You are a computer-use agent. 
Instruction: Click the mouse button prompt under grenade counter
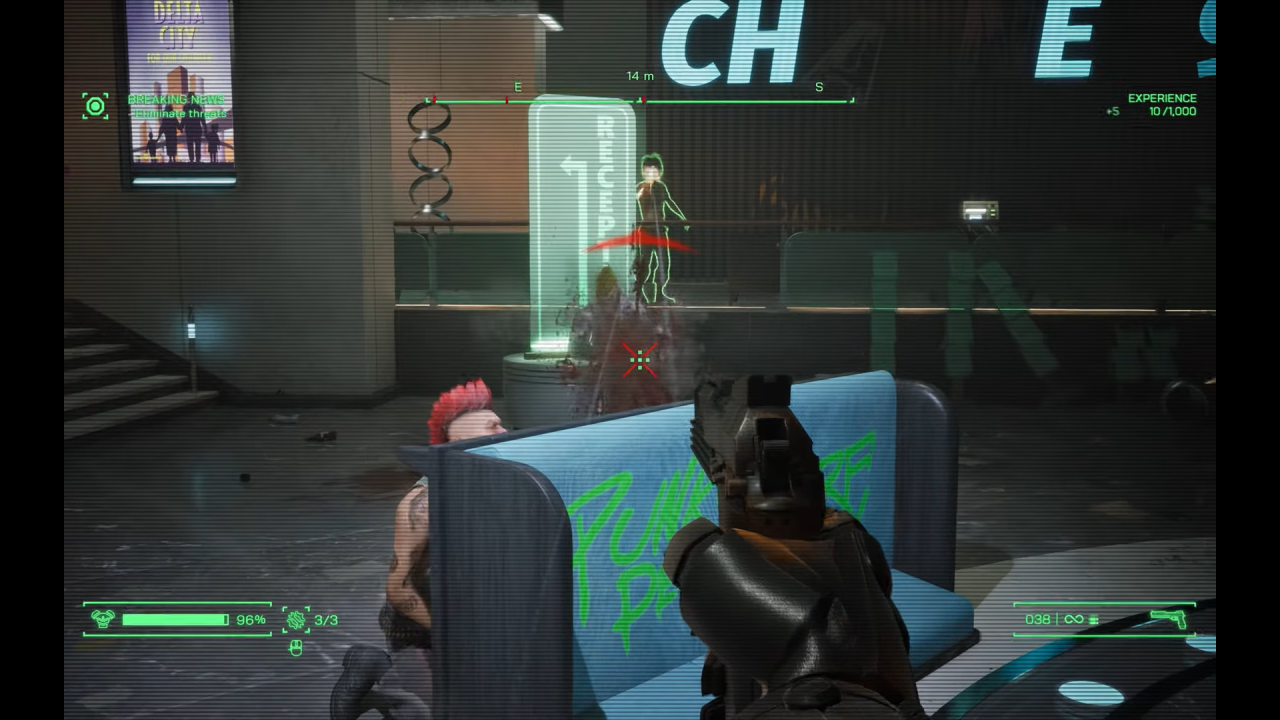tap(296, 648)
